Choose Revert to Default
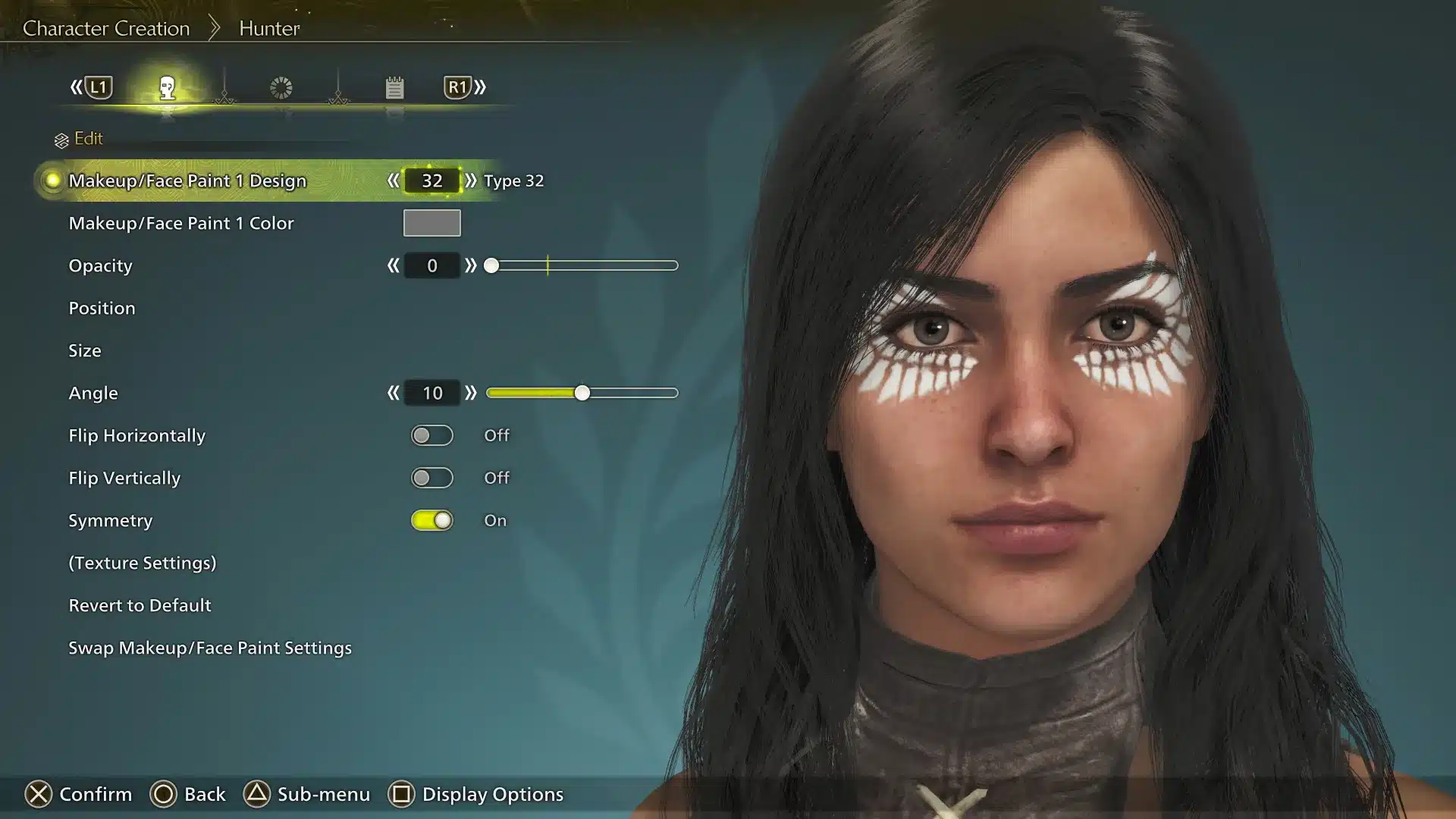This screenshot has width=1456, height=819. (140, 605)
